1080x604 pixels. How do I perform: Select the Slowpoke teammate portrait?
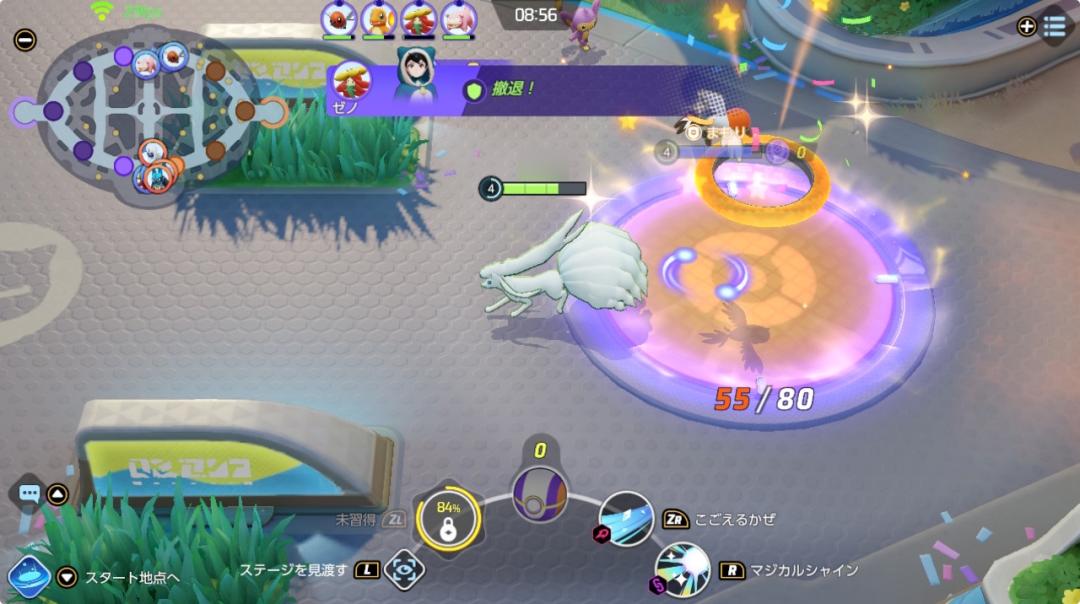[x=458, y=18]
